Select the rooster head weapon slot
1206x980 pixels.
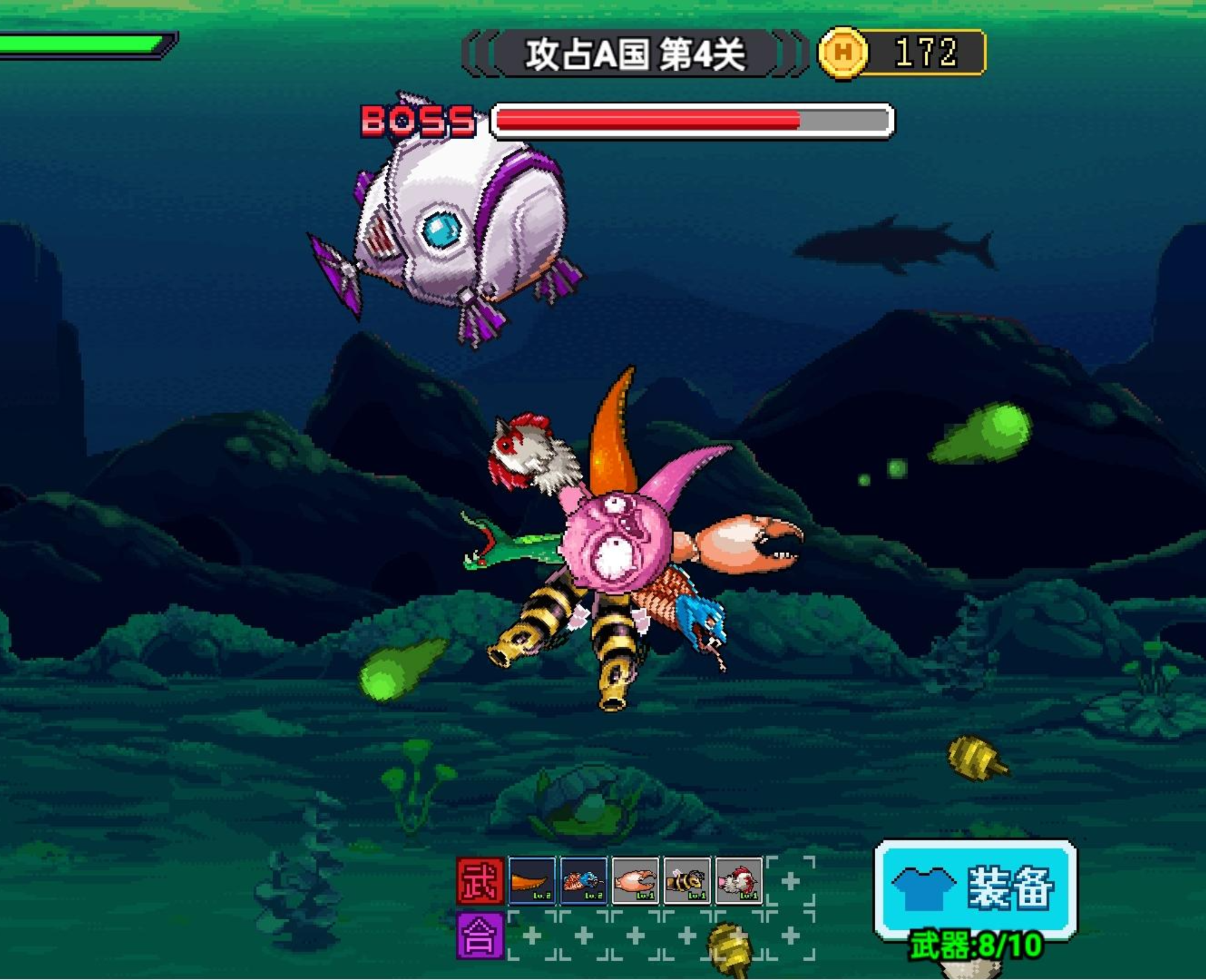pos(738,881)
